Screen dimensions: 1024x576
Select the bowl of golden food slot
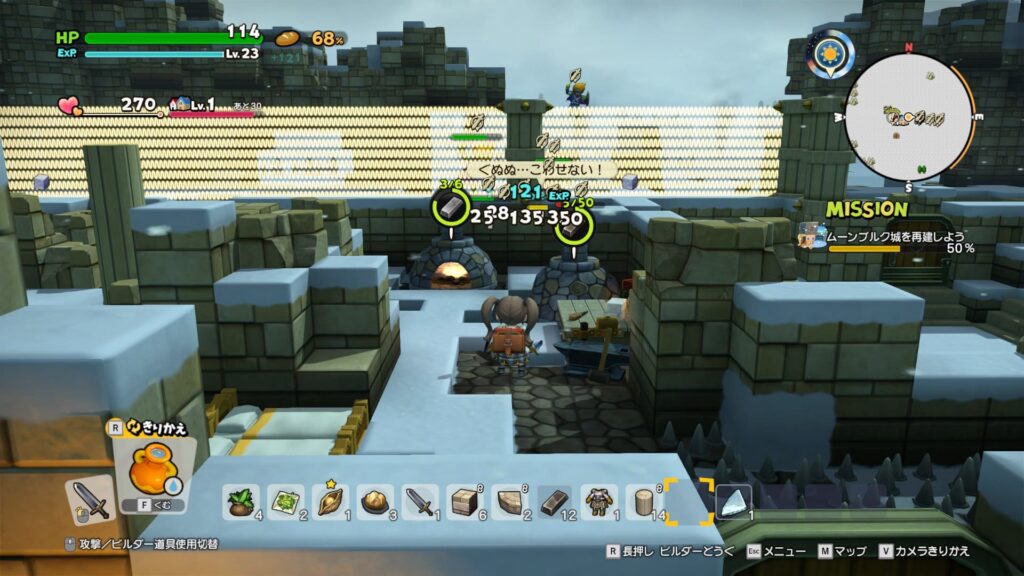coord(375,501)
